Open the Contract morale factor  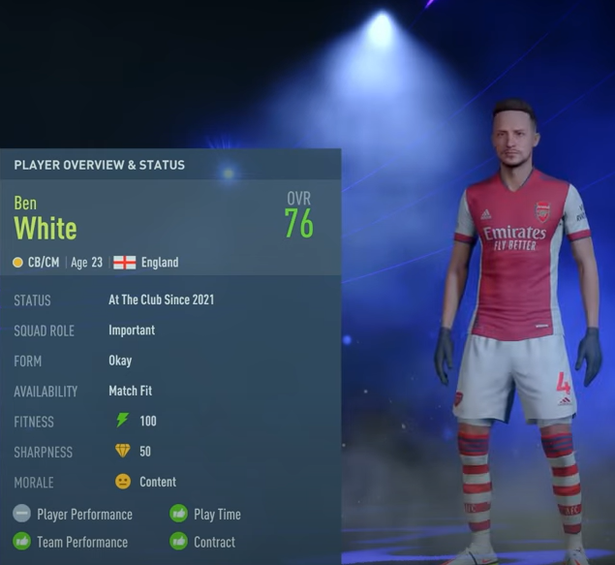(x=214, y=542)
